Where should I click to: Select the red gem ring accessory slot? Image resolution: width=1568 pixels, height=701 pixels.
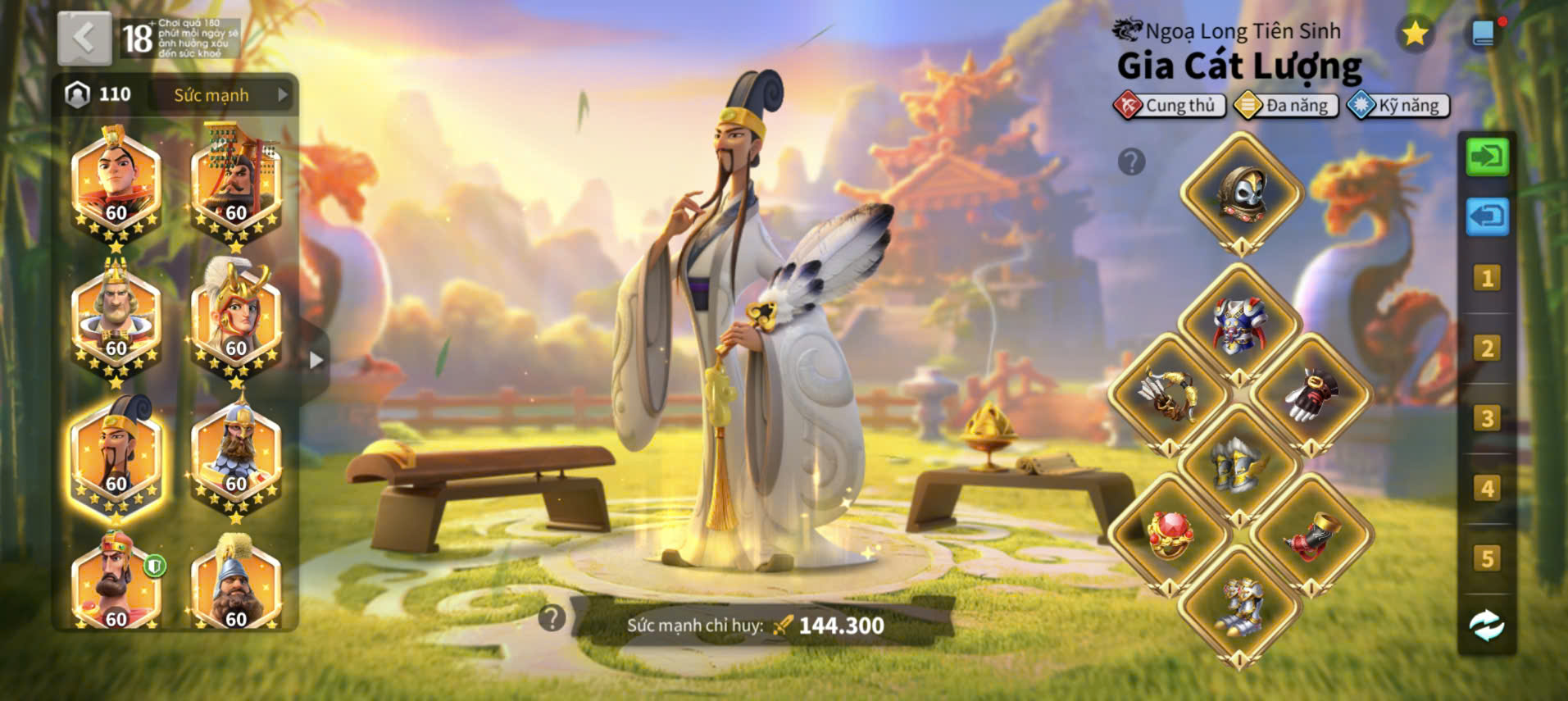pos(1169,535)
